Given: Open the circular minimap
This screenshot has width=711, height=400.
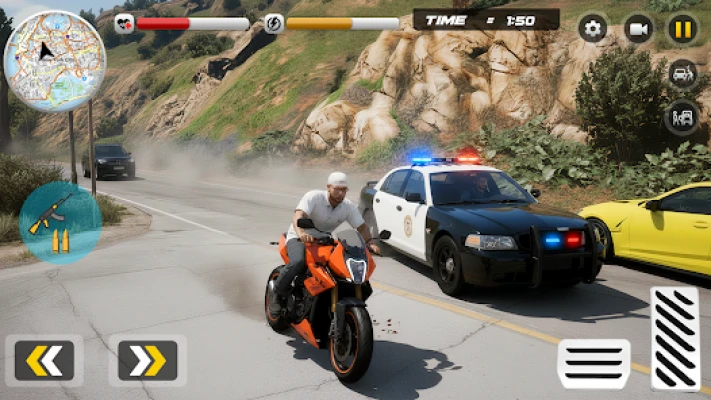Looking at the screenshot, I should pyautogui.click(x=55, y=61).
